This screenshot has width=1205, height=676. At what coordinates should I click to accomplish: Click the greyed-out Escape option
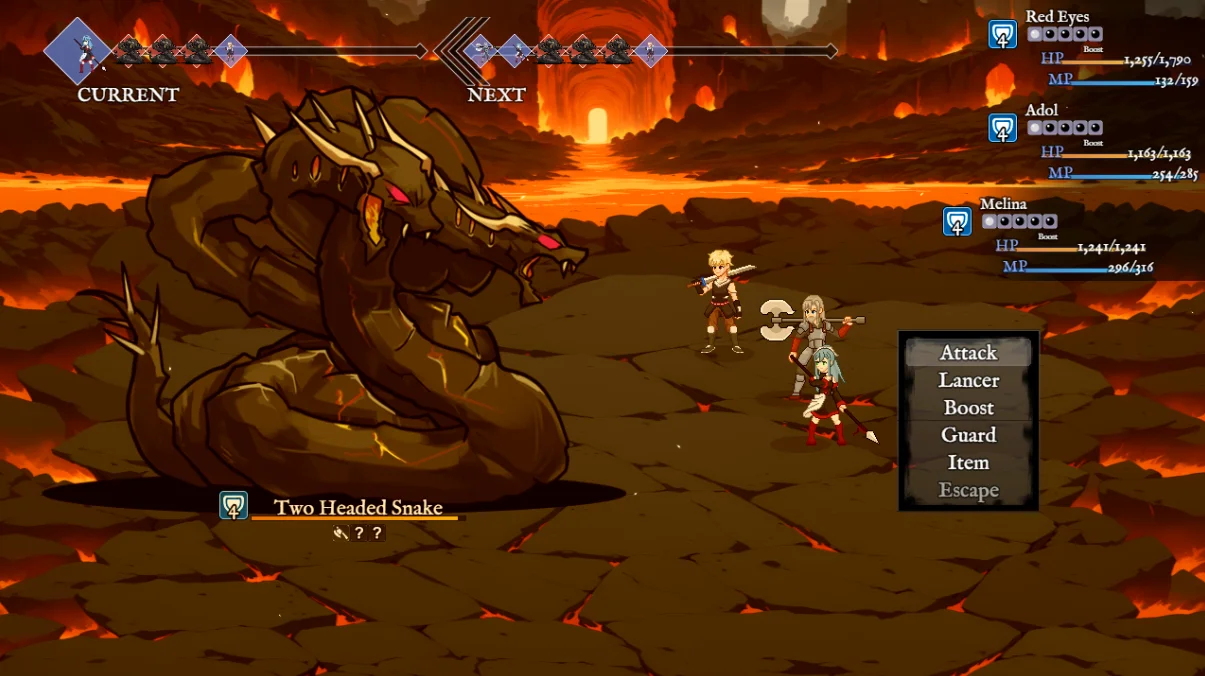pos(968,490)
